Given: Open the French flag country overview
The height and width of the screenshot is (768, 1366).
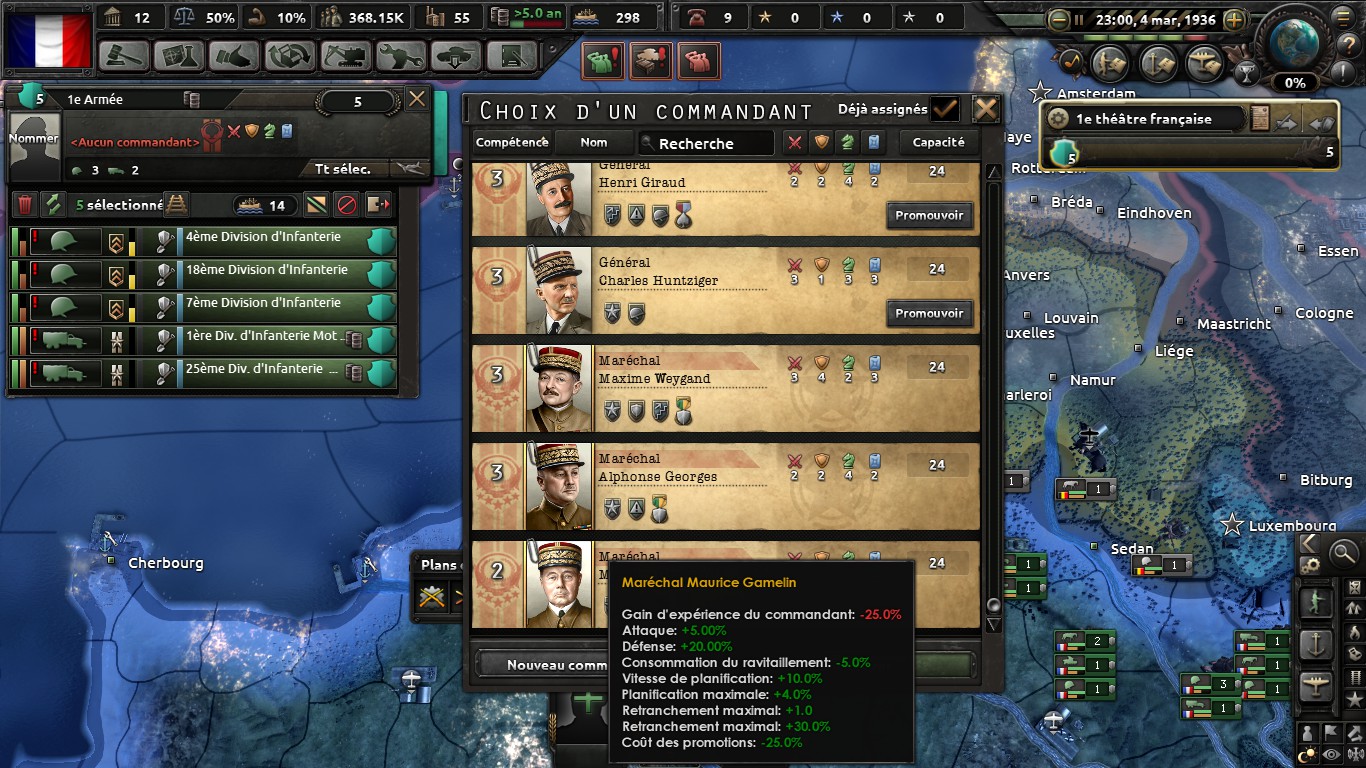Looking at the screenshot, I should (48, 38).
